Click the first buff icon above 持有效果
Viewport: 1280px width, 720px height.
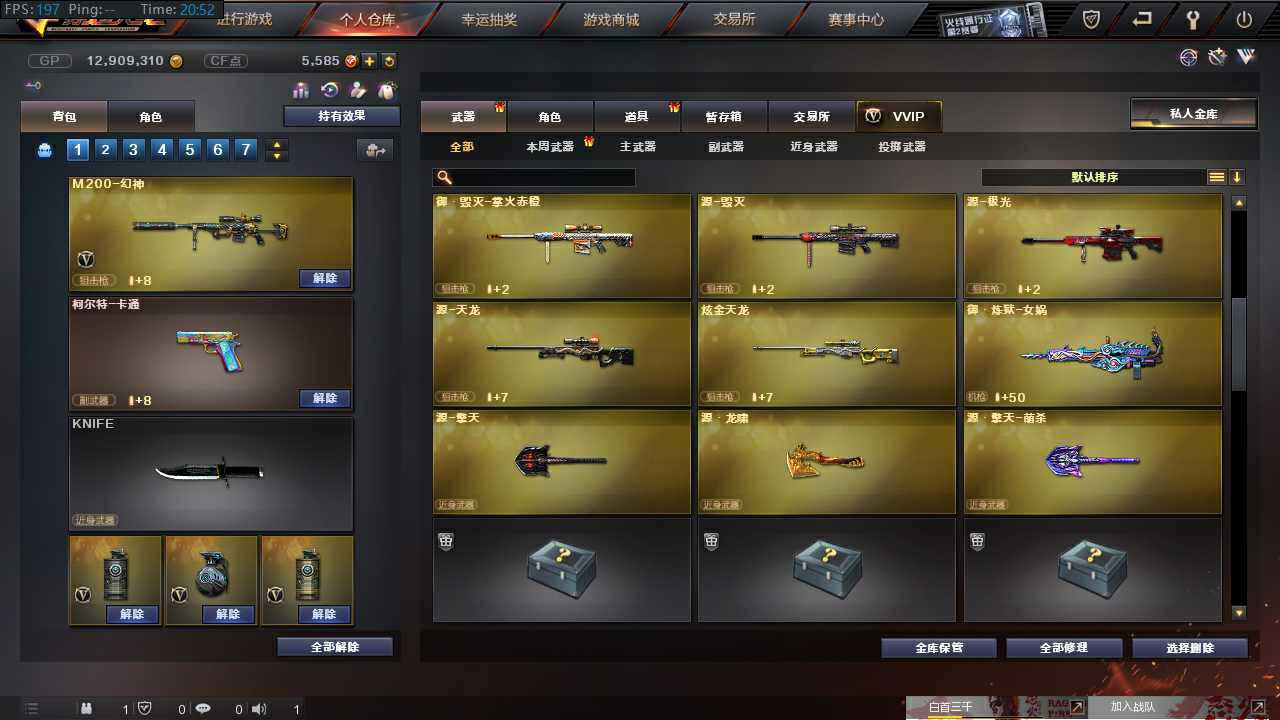299,90
